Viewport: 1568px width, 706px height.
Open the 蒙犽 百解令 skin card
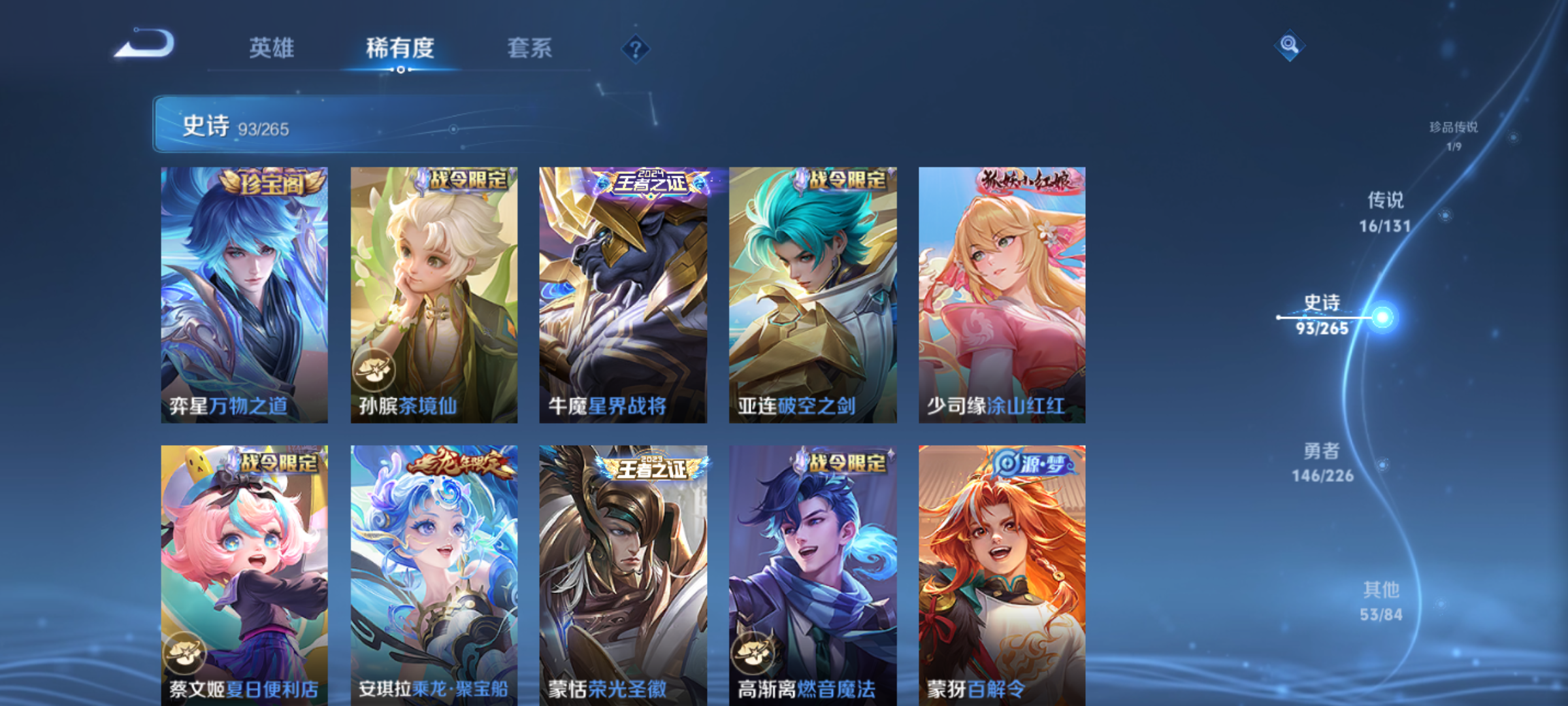pyautogui.click(x=1002, y=575)
